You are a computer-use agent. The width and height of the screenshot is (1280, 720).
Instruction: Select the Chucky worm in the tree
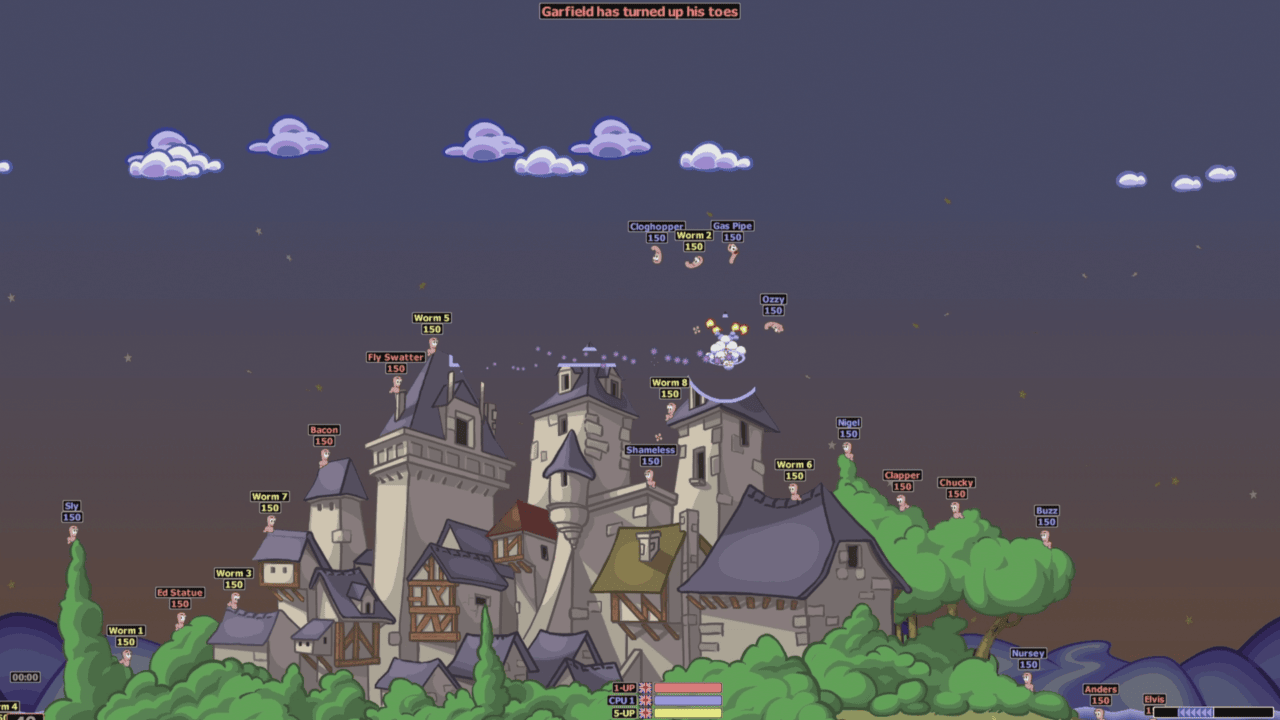pyautogui.click(x=958, y=508)
